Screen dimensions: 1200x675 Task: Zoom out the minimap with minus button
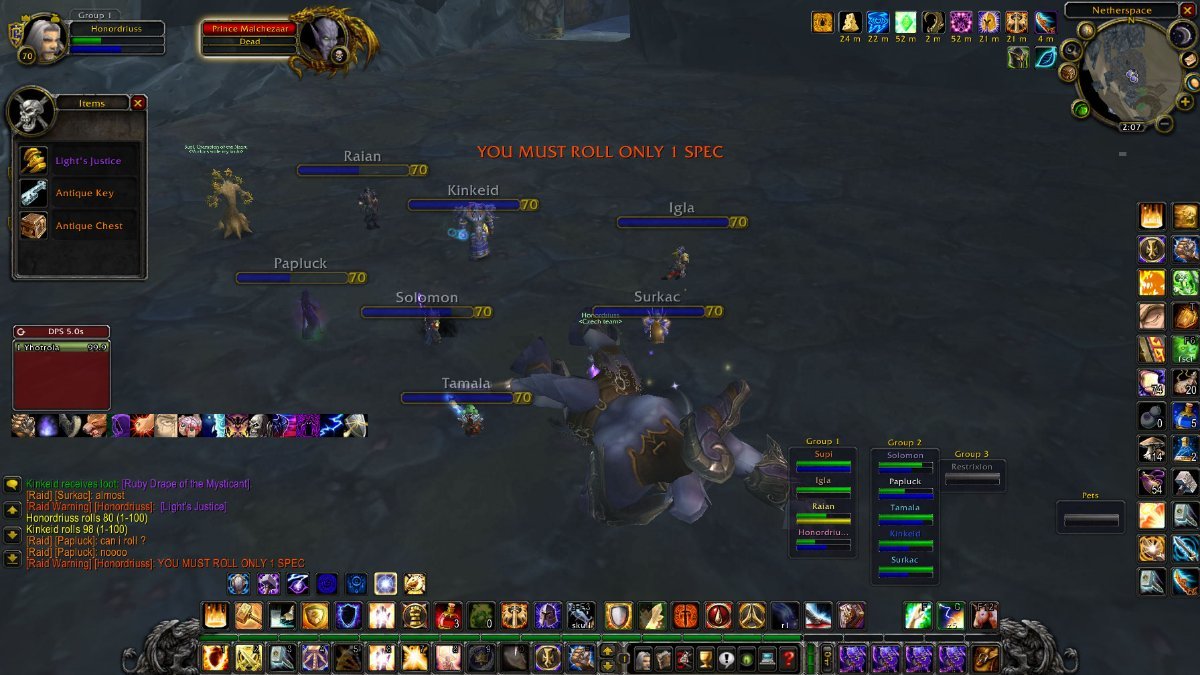tap(1163, 125)
